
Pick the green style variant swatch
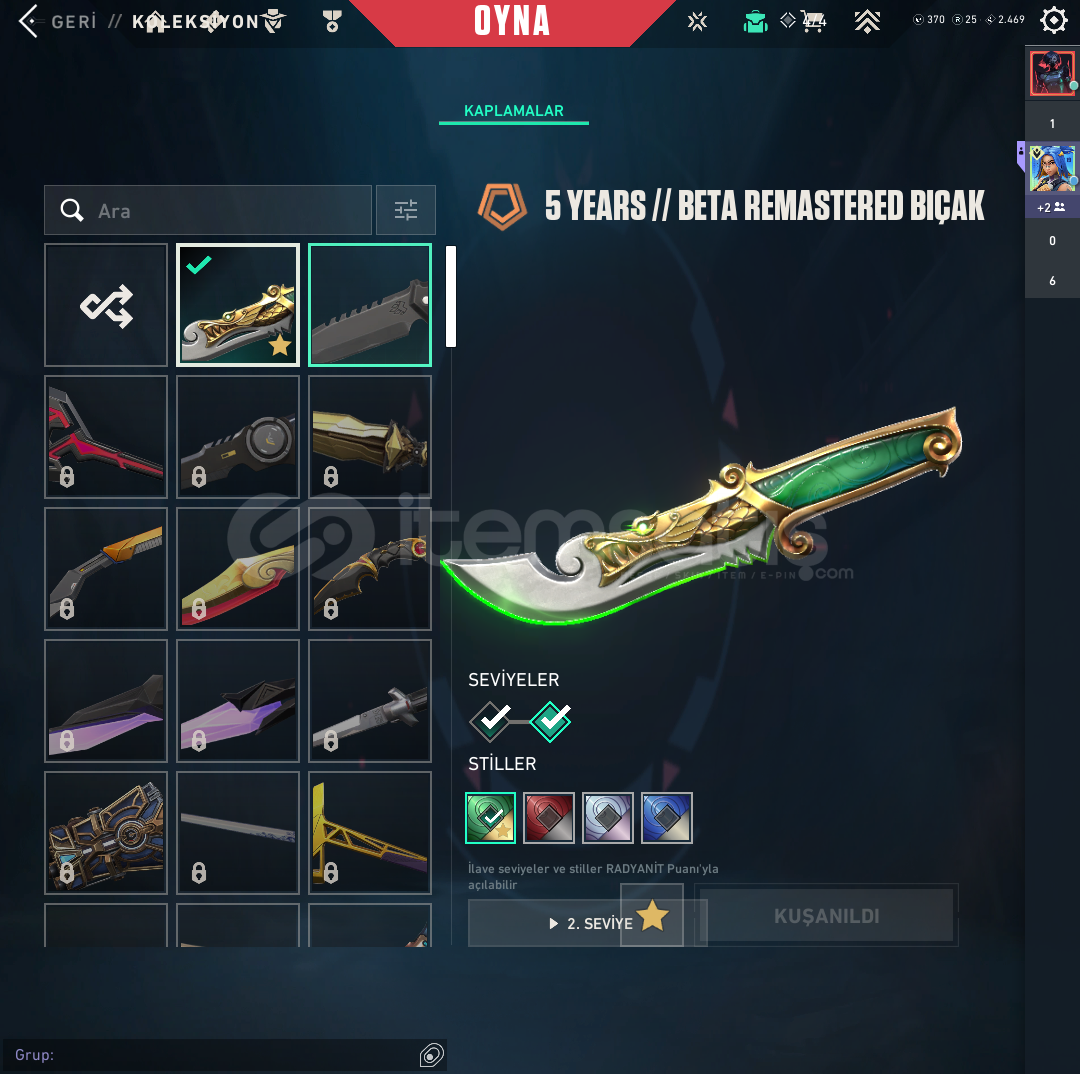491,818
